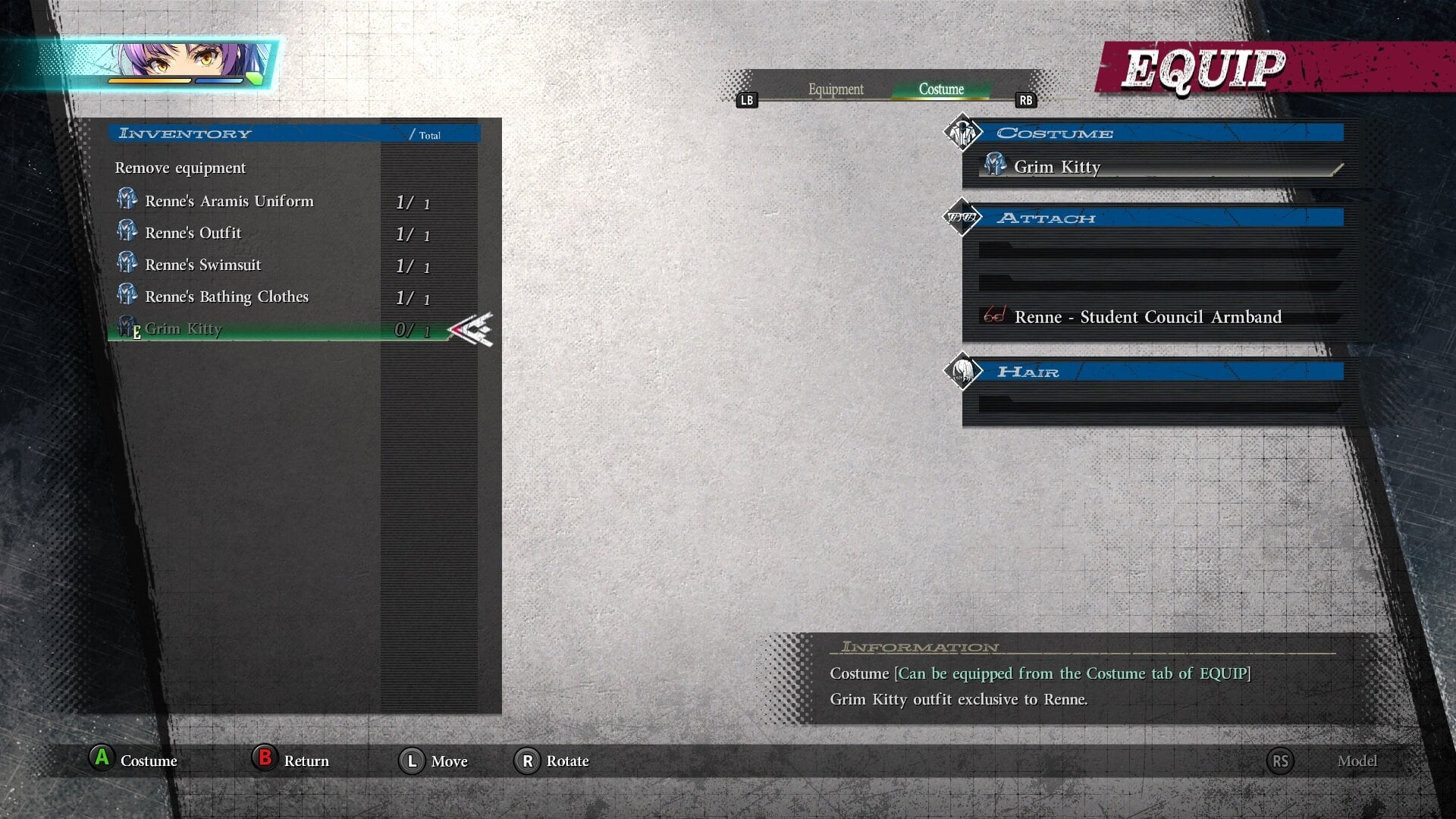1456x819 pixels.
Task: Choose Renne's Aramis Uniform costume
Action: coord(229,201)
